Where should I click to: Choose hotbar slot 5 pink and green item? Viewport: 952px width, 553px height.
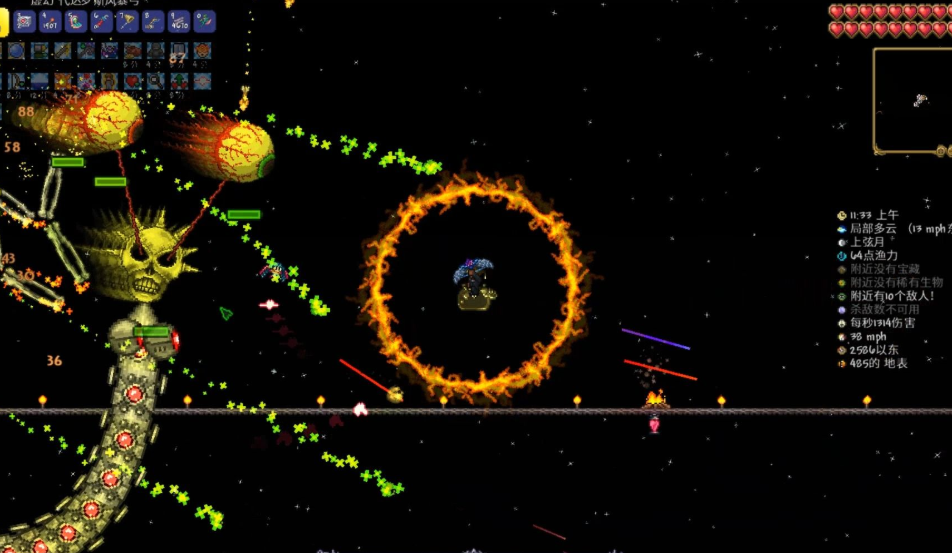pyautogui.click(x=76, y=20)
